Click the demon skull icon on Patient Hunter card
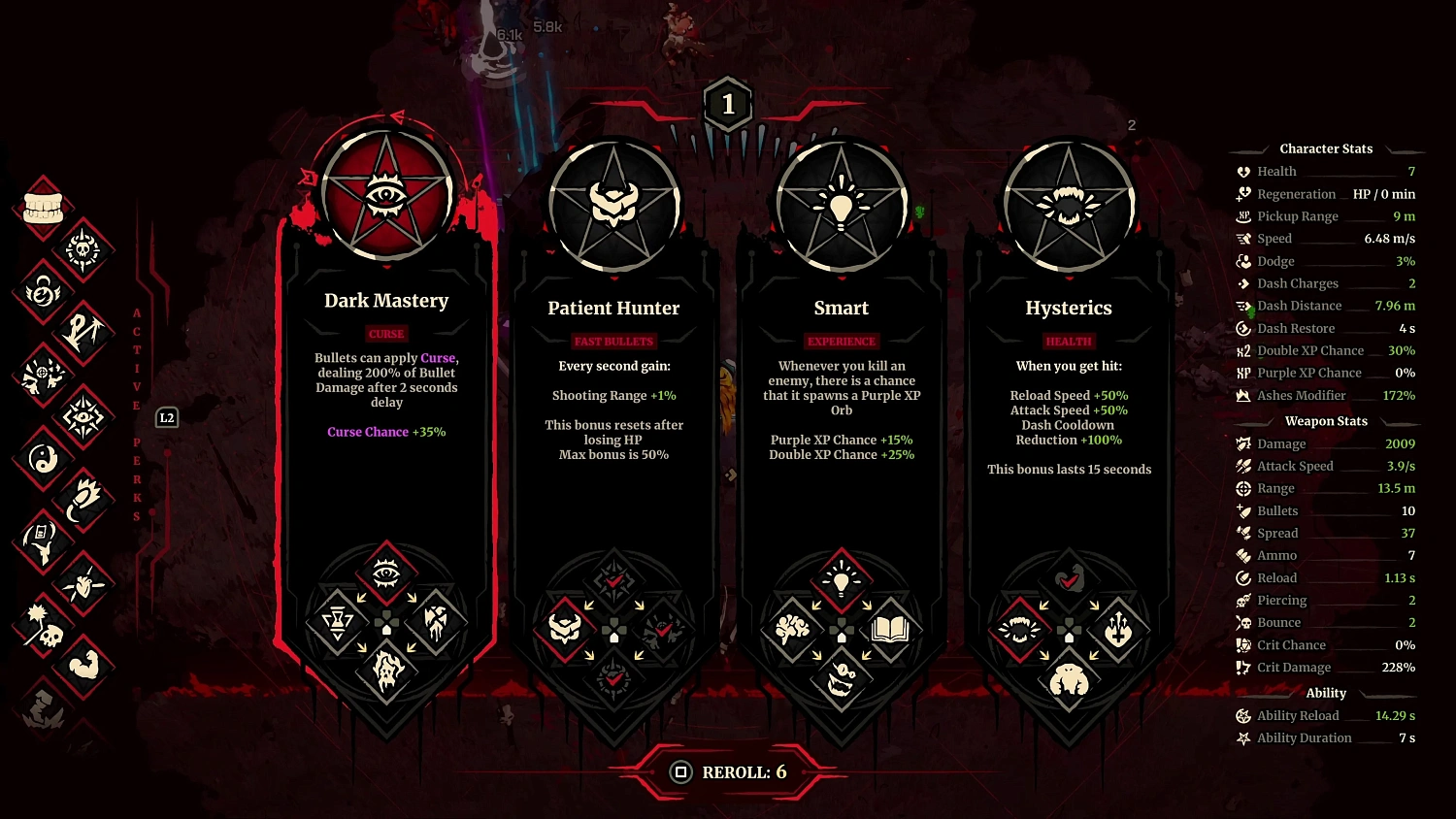Image resolution: width=1456 pixels, height=819 pixels. [x=564, y=629]
